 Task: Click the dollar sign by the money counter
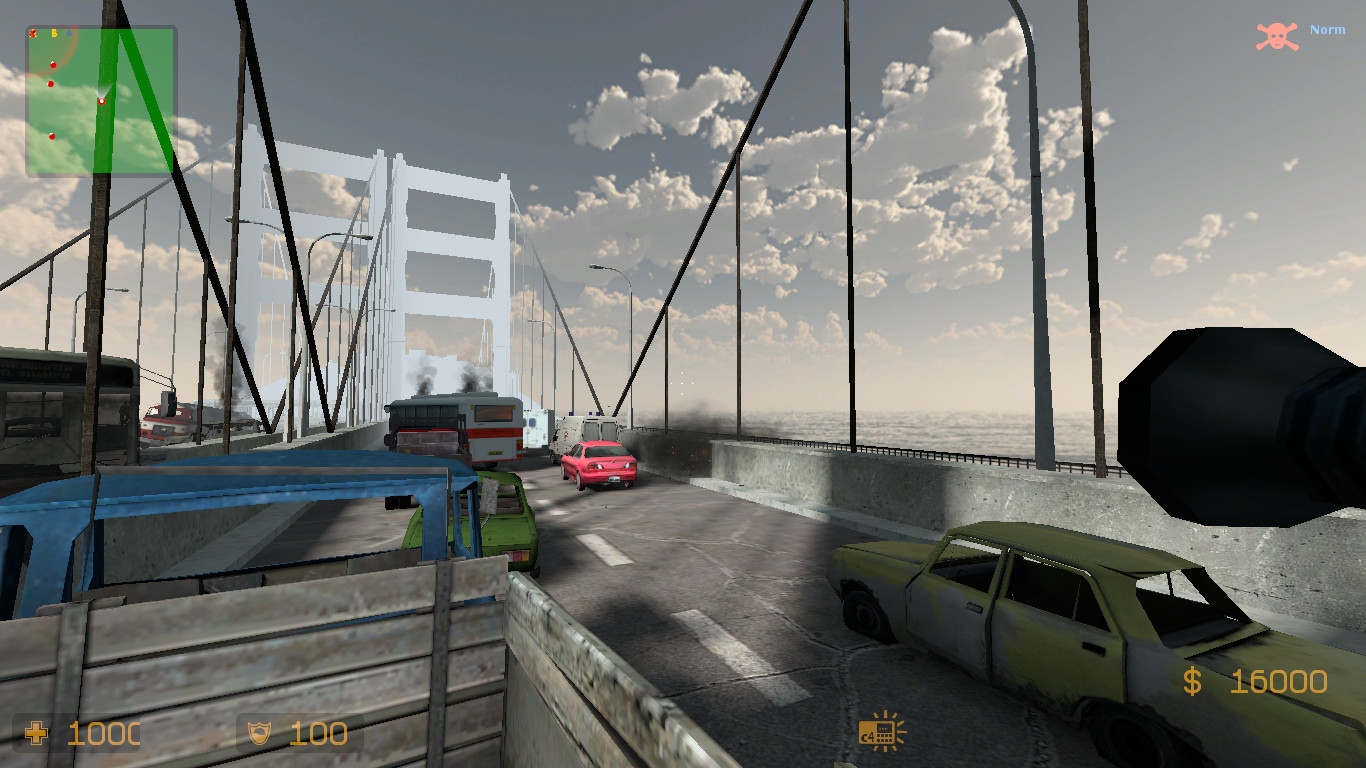pyautogui.click(x=1192, y=682)
